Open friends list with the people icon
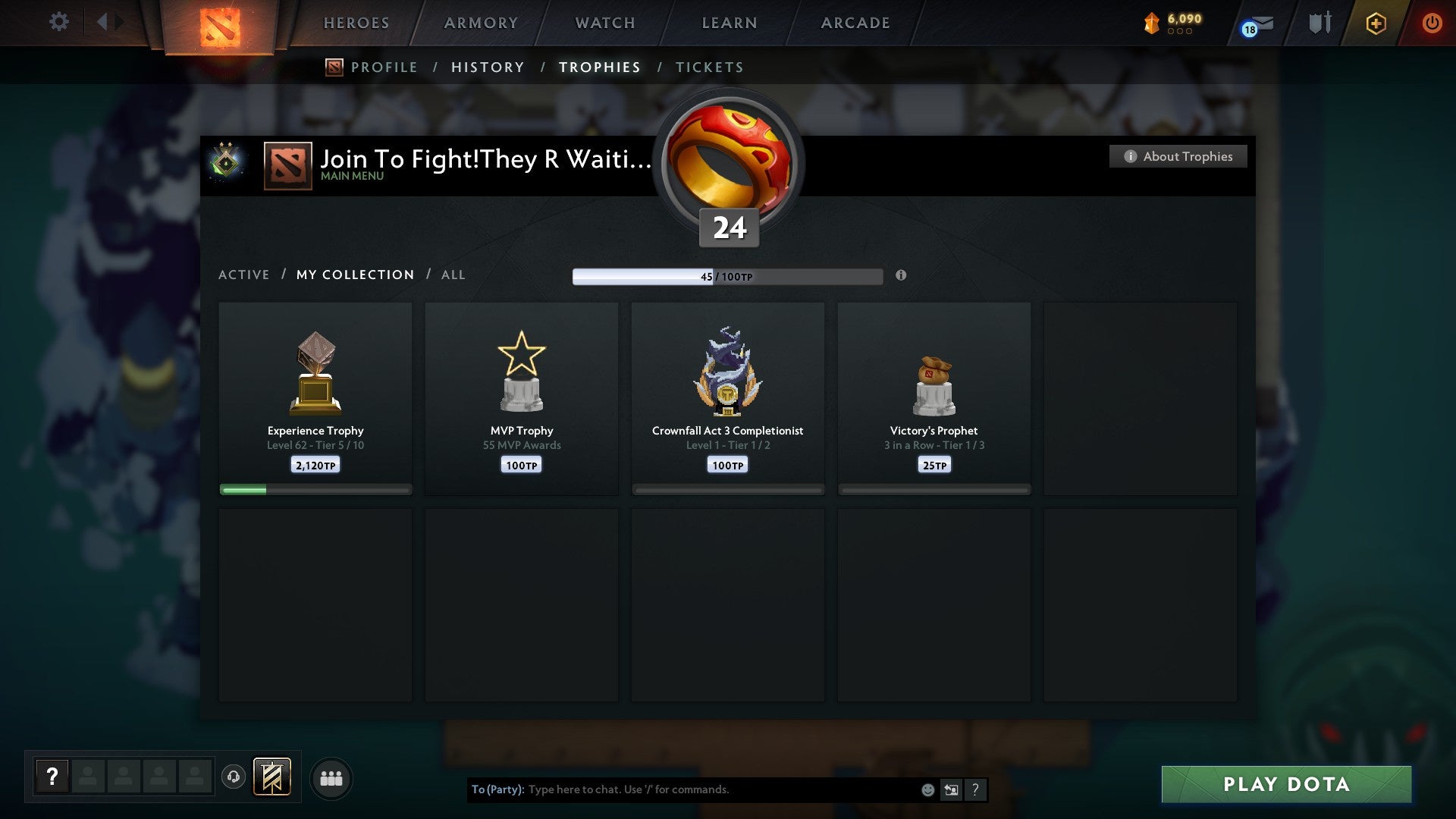The width and height of the screenshot is (1456, 819). point(331,777)
